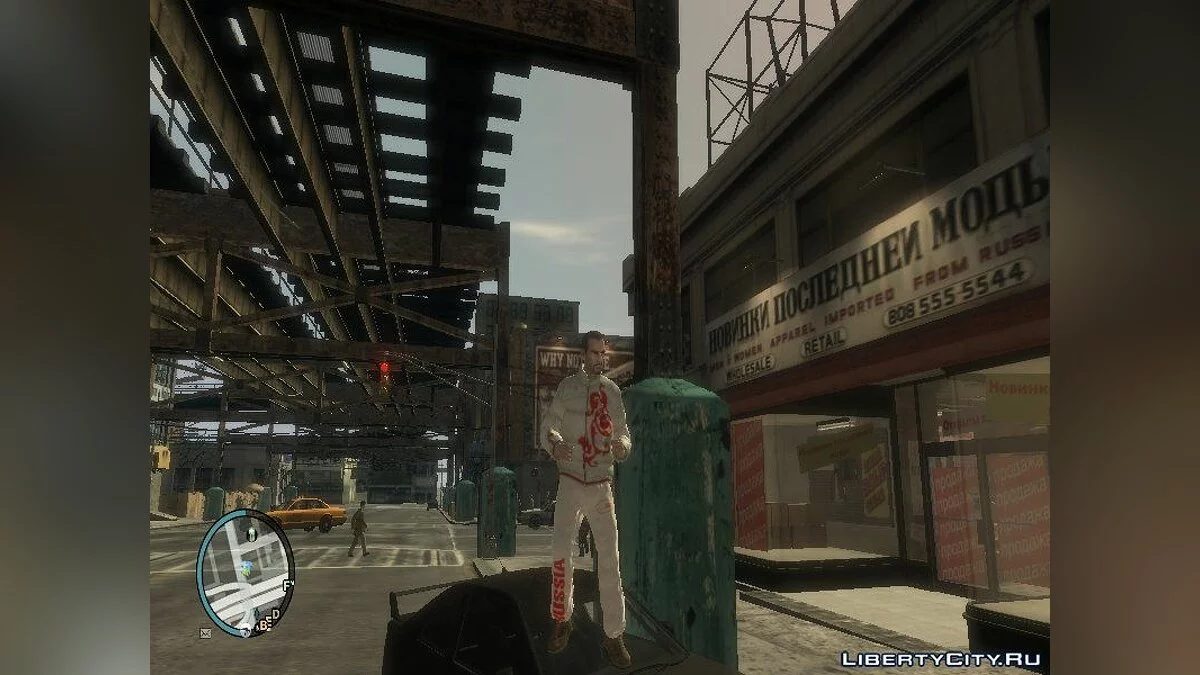Open the envelope message icon beside the radar
The height and width of the screenshot is (675, 1200).
[205, 632]
